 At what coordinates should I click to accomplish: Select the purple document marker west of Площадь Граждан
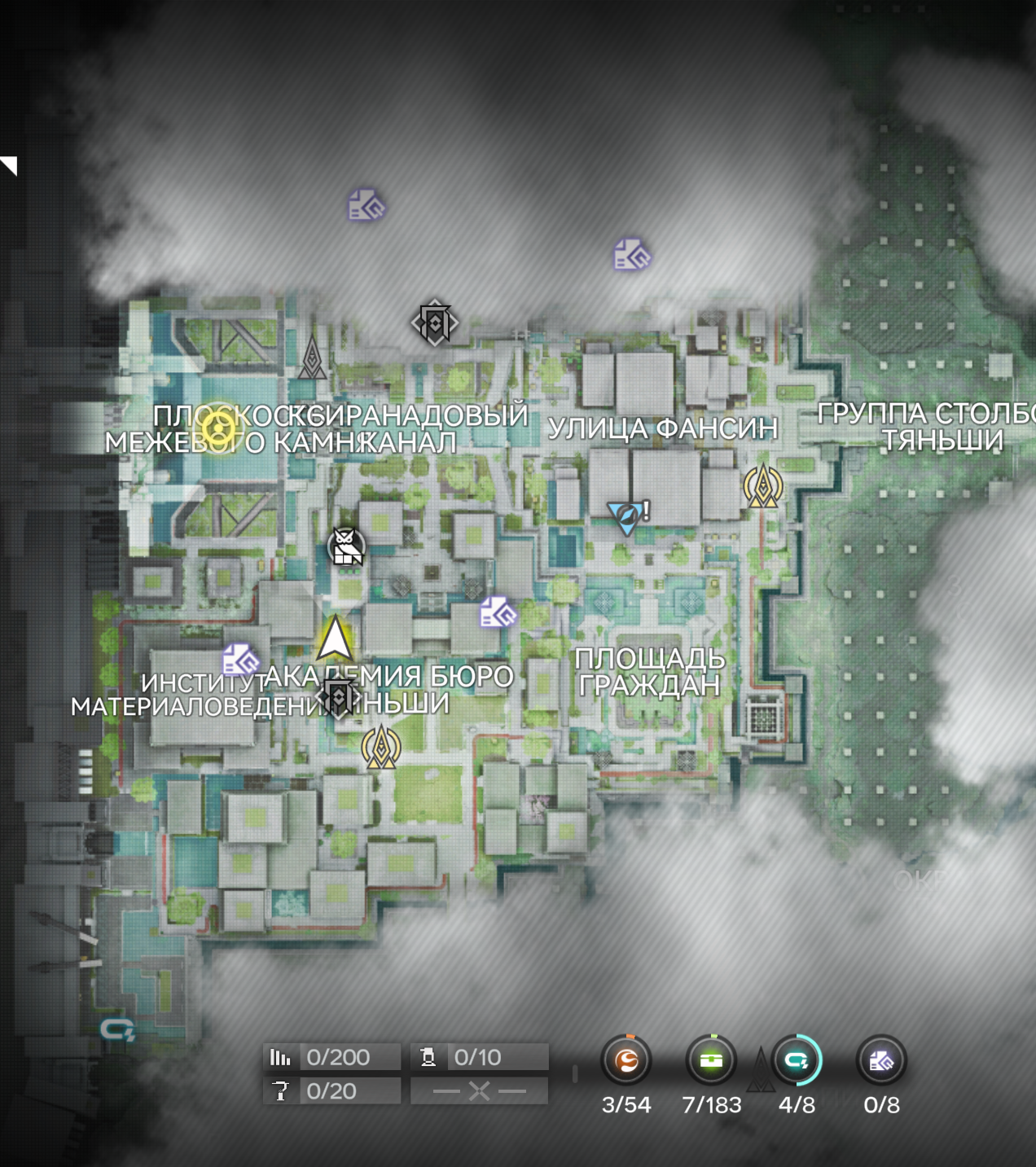pyautogui.click(x=498, y=613)
